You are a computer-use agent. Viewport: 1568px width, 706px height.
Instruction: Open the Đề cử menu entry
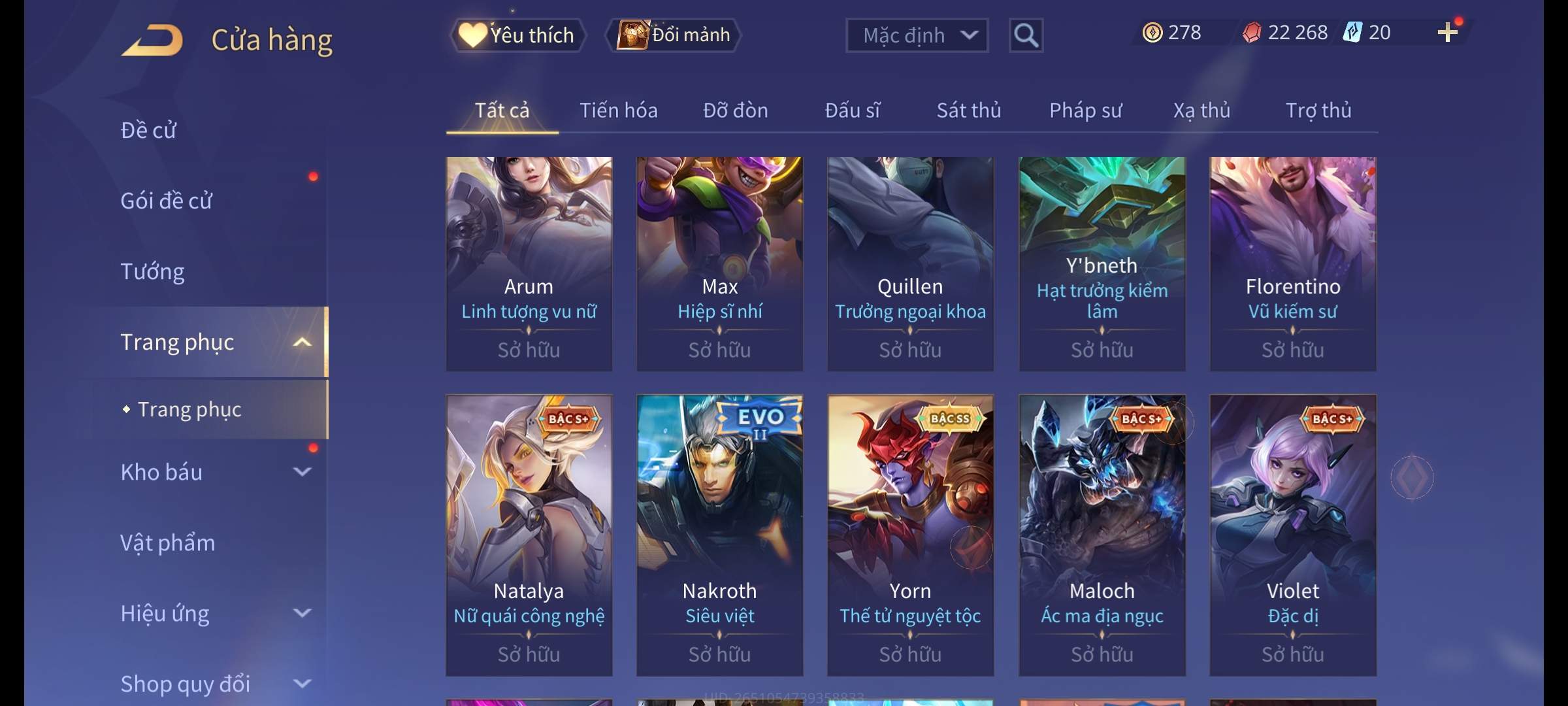148,130
